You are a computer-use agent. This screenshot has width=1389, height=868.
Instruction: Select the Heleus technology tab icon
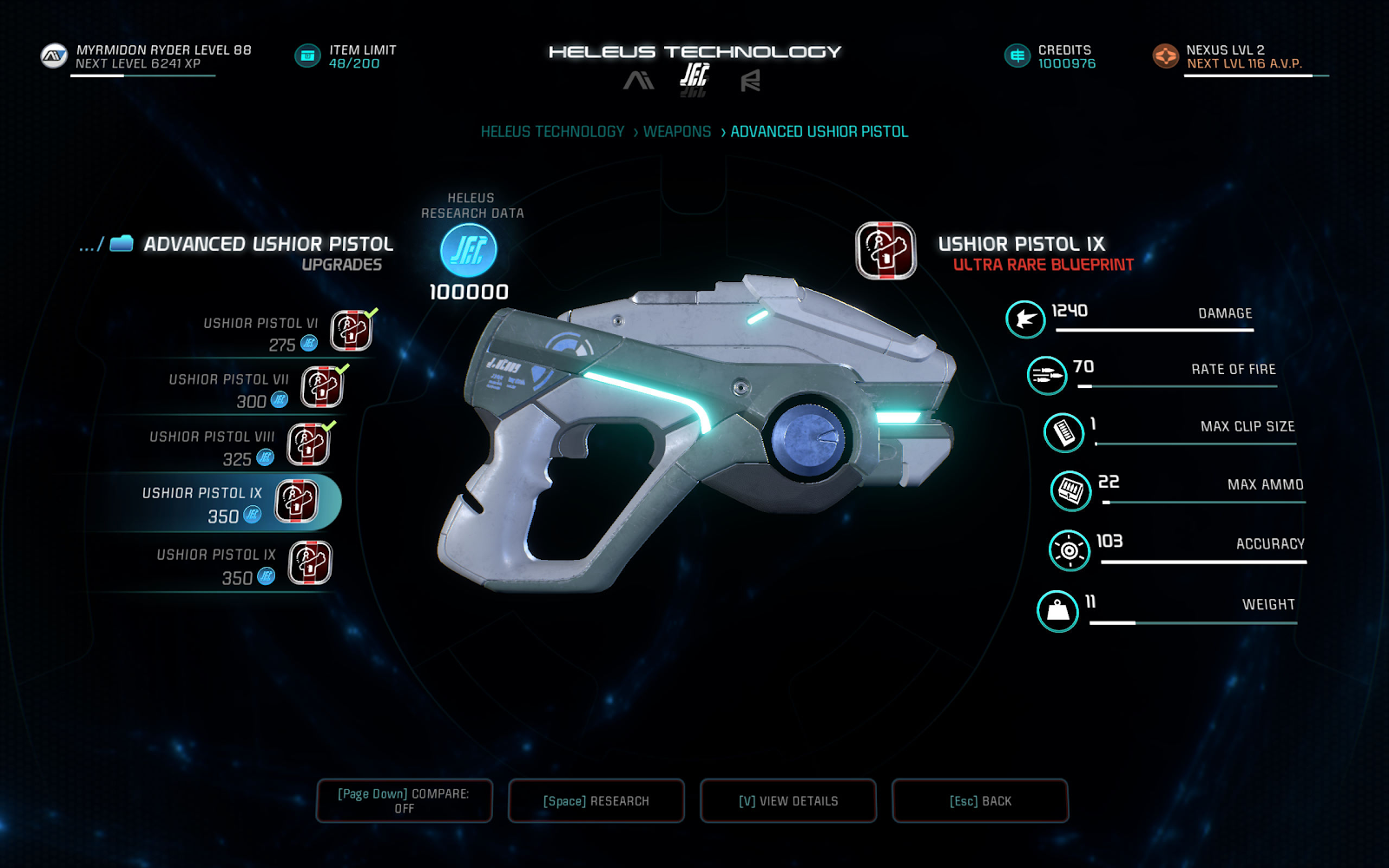click(x=694, y=78)
